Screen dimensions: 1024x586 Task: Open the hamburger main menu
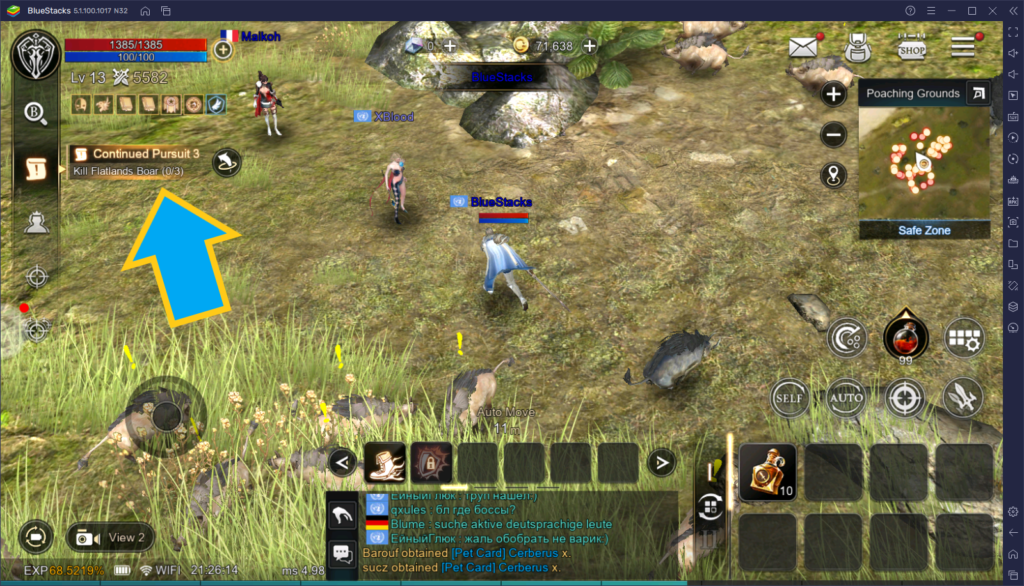pyautogui.click(x=963, y=46)
